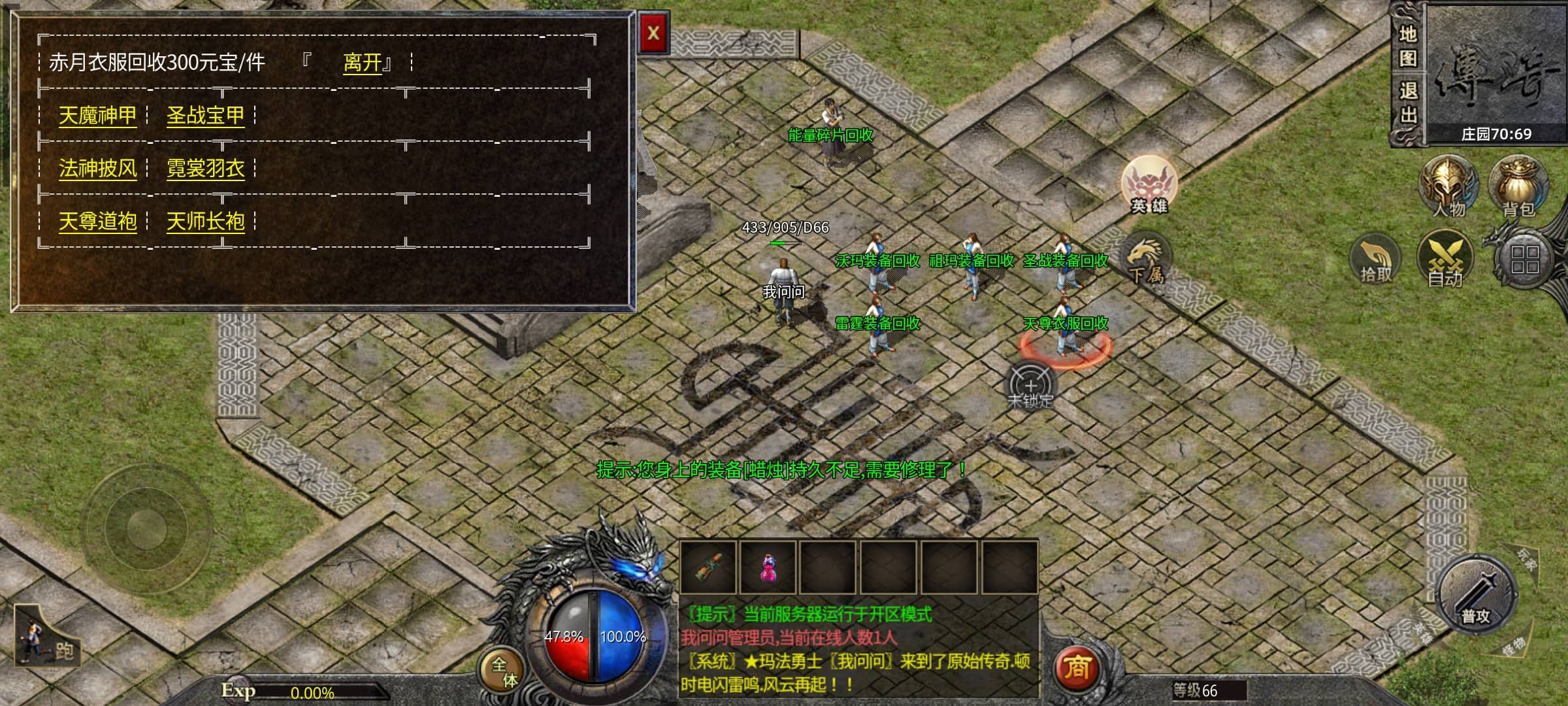1568x706 pixels.
Task: Open the 商 shop button
Action: click(x=1076, y=667)
